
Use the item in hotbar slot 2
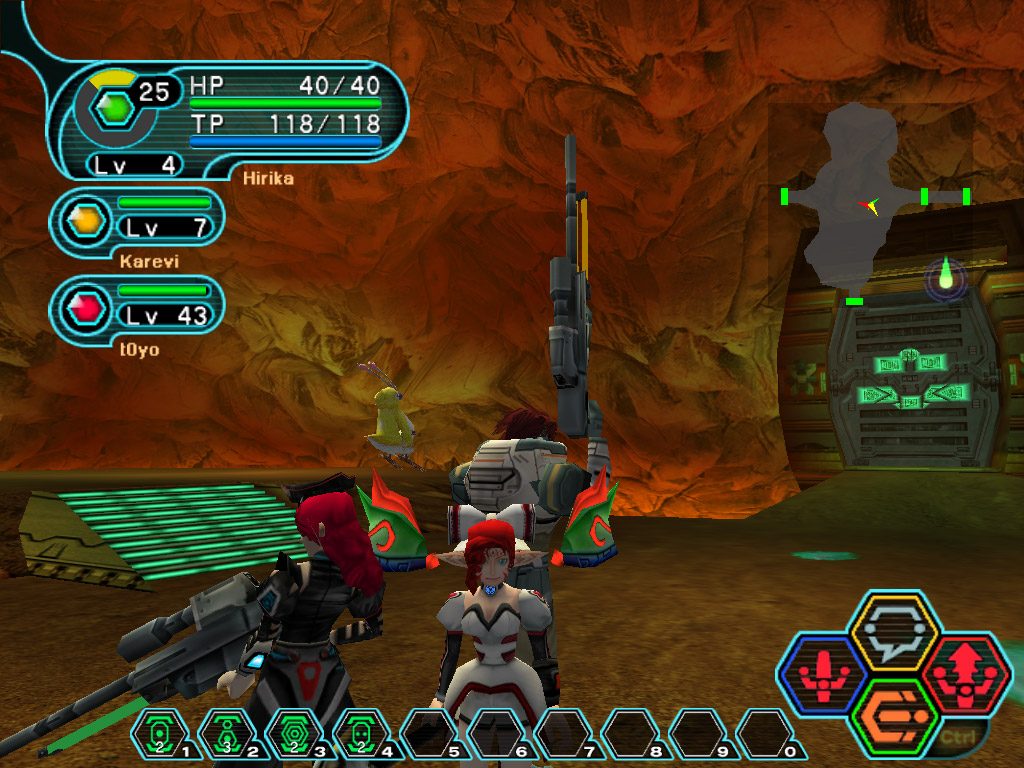click(227, 735)
